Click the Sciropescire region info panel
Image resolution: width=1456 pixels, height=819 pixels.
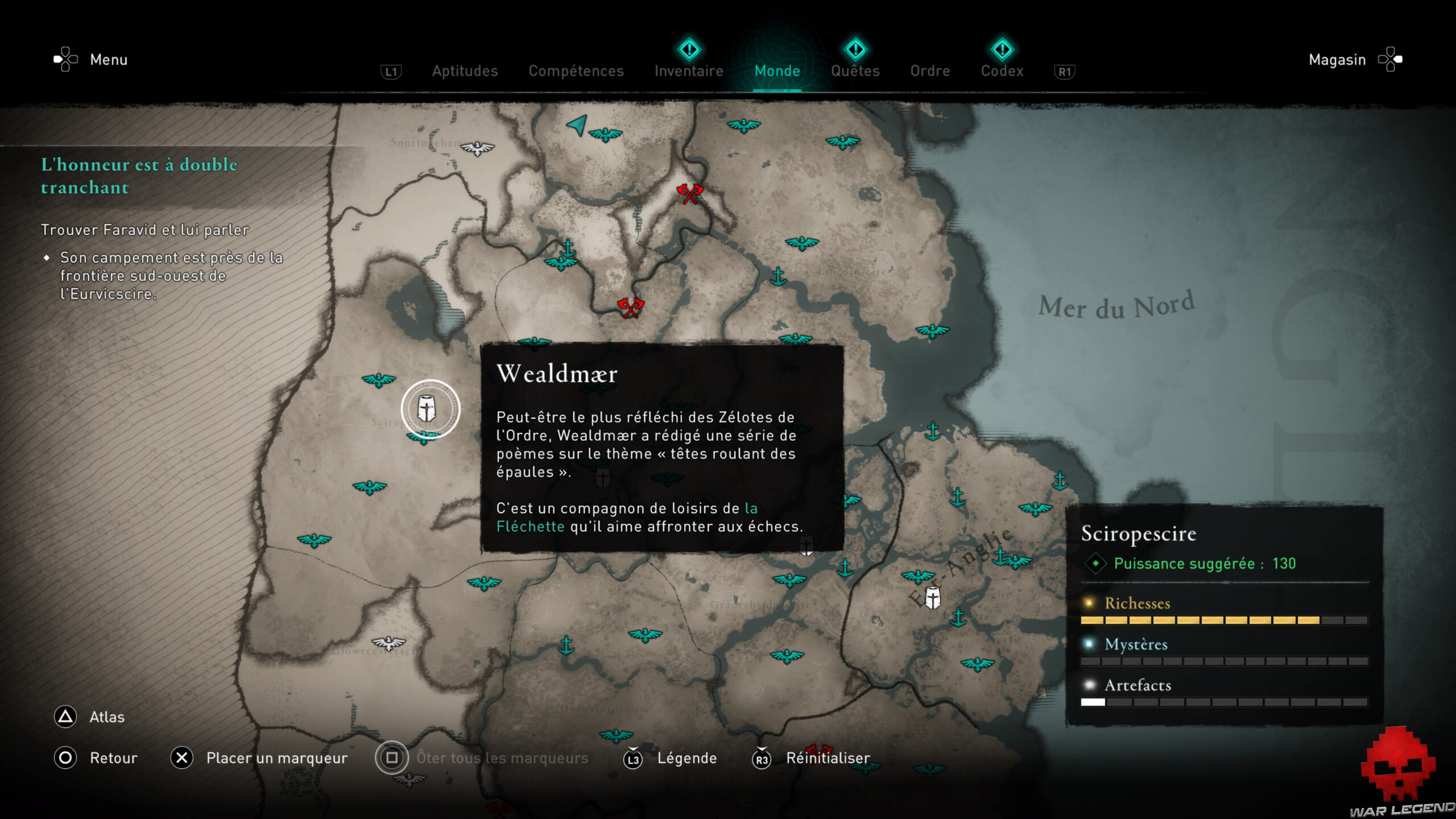pos(1224,614)
